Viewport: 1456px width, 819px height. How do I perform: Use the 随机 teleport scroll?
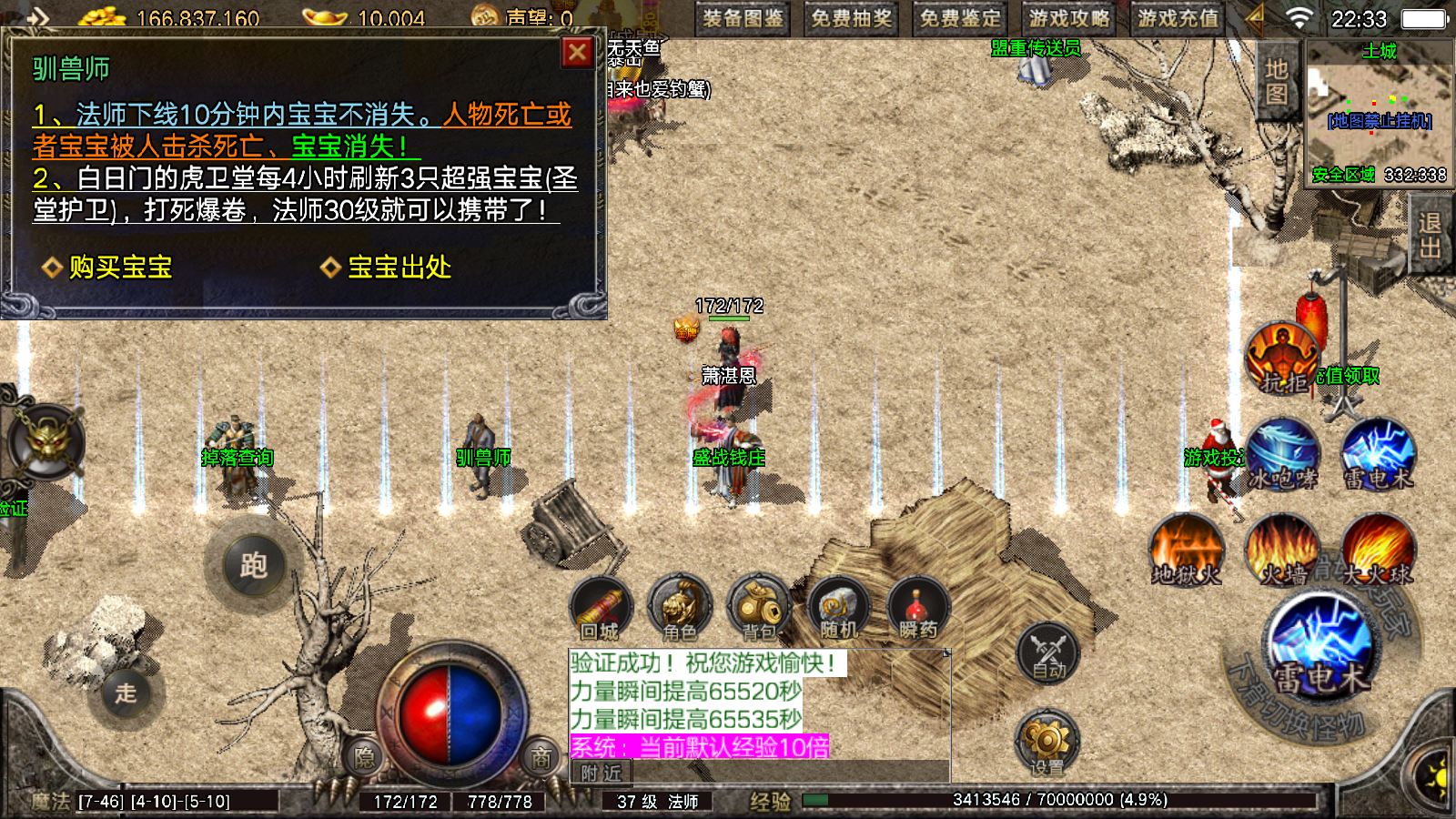click(x=838, y=608)
